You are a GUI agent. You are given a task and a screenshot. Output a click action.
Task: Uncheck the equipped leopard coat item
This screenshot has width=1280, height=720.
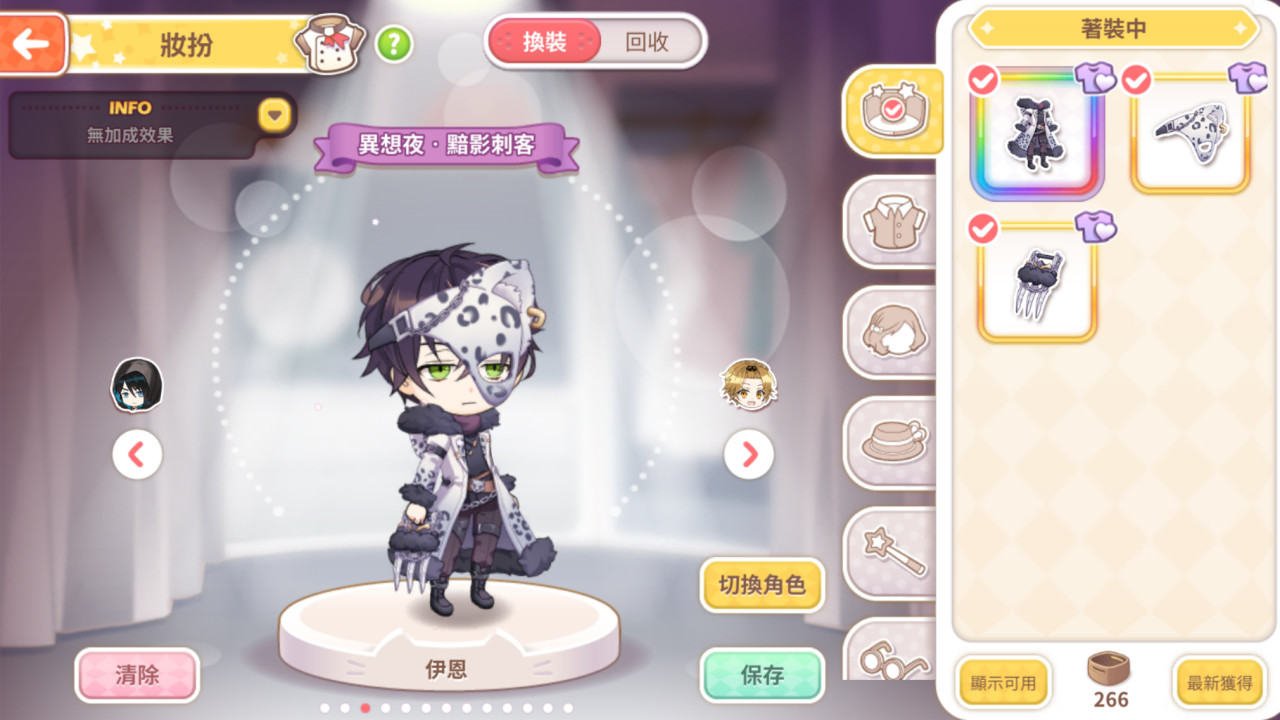tap(981, 80)
